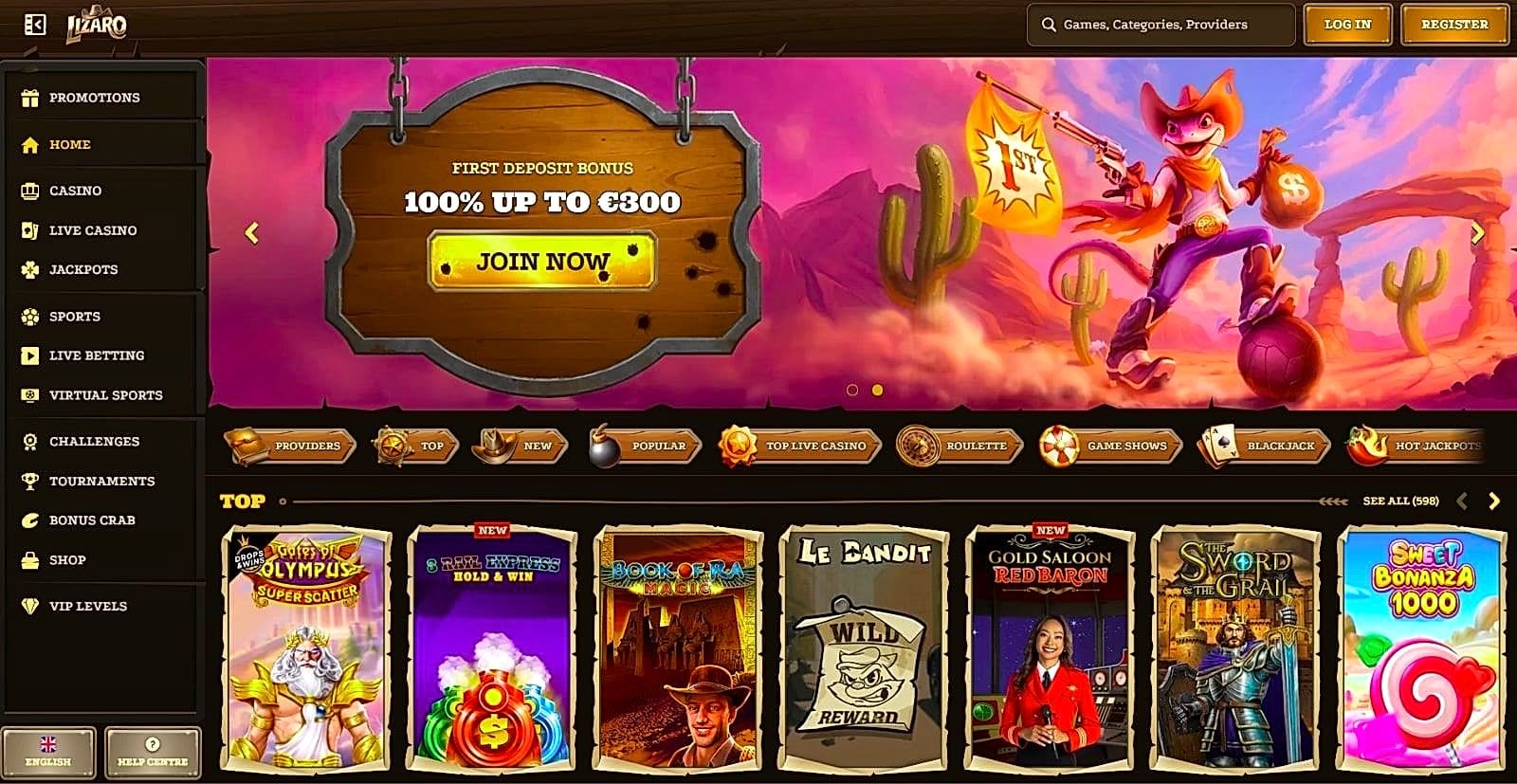Click the Tournaments trophy icon
The height and width of the screenshot is (784, 1517).
[x=29, y=481]
